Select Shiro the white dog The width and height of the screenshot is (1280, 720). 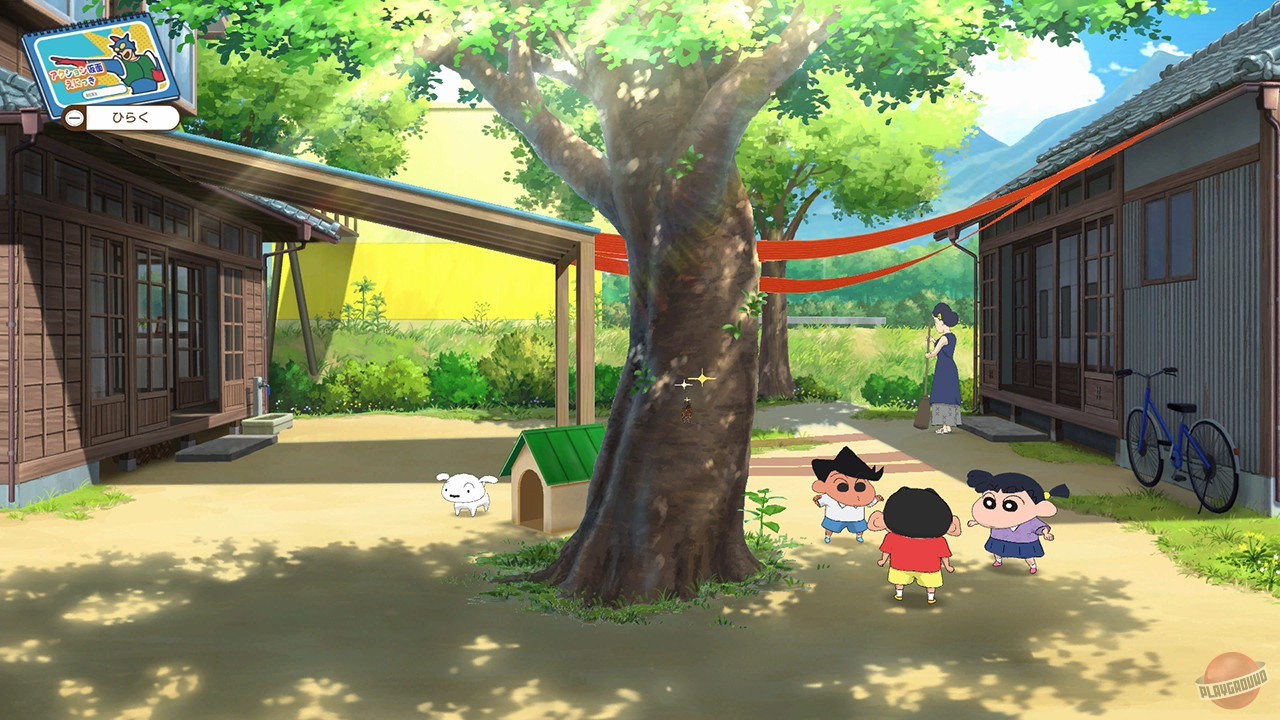(465, 490)
